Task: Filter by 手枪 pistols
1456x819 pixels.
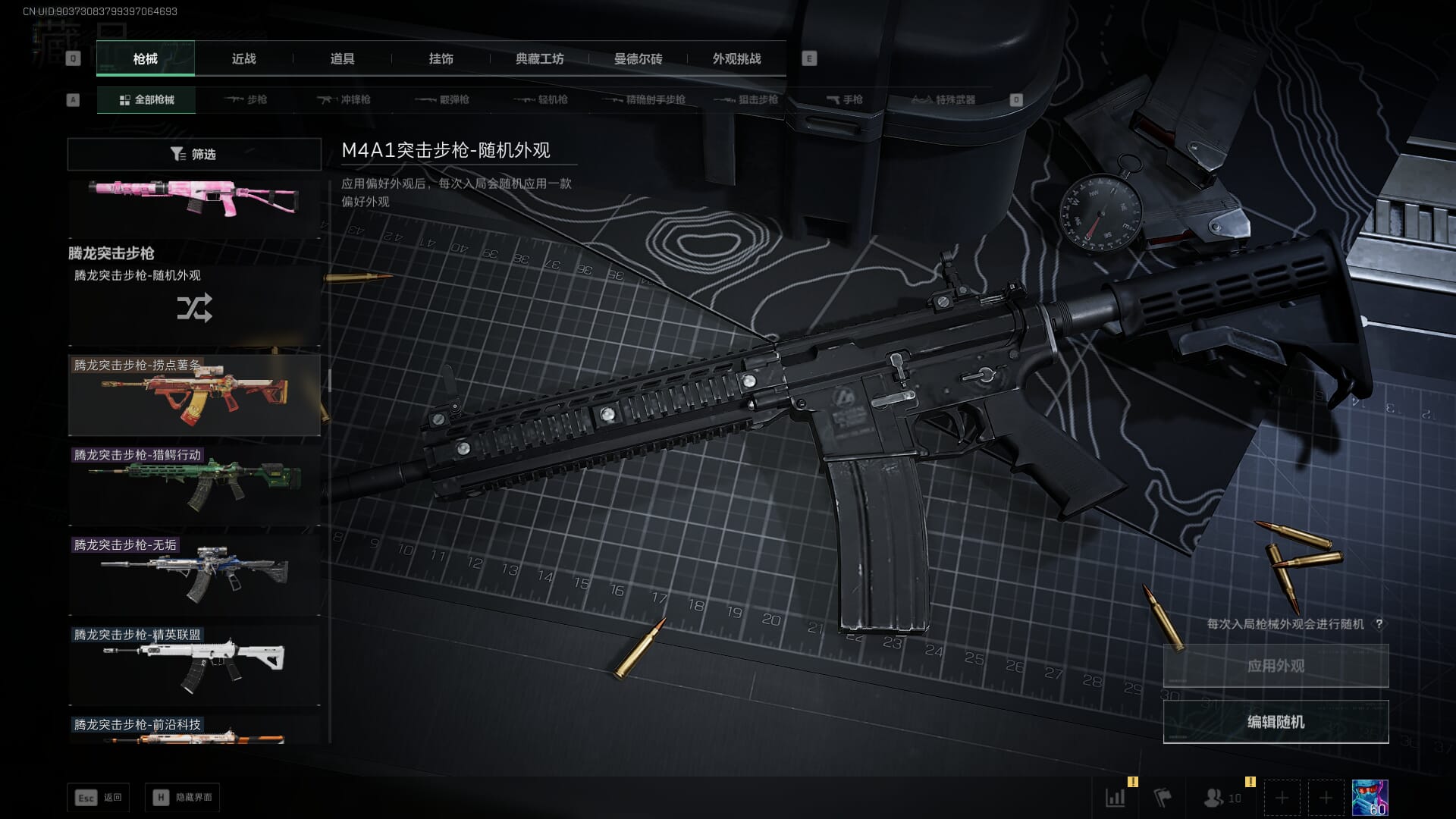Action: pyautogui.click(x=844, y=100)
